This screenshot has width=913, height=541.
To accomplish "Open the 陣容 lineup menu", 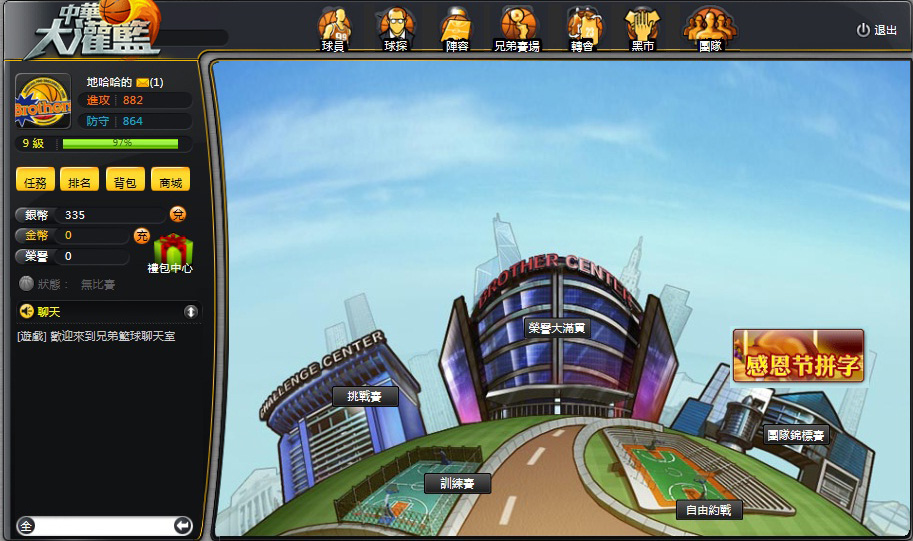I will pyautogui.click(x=456, y=30).
